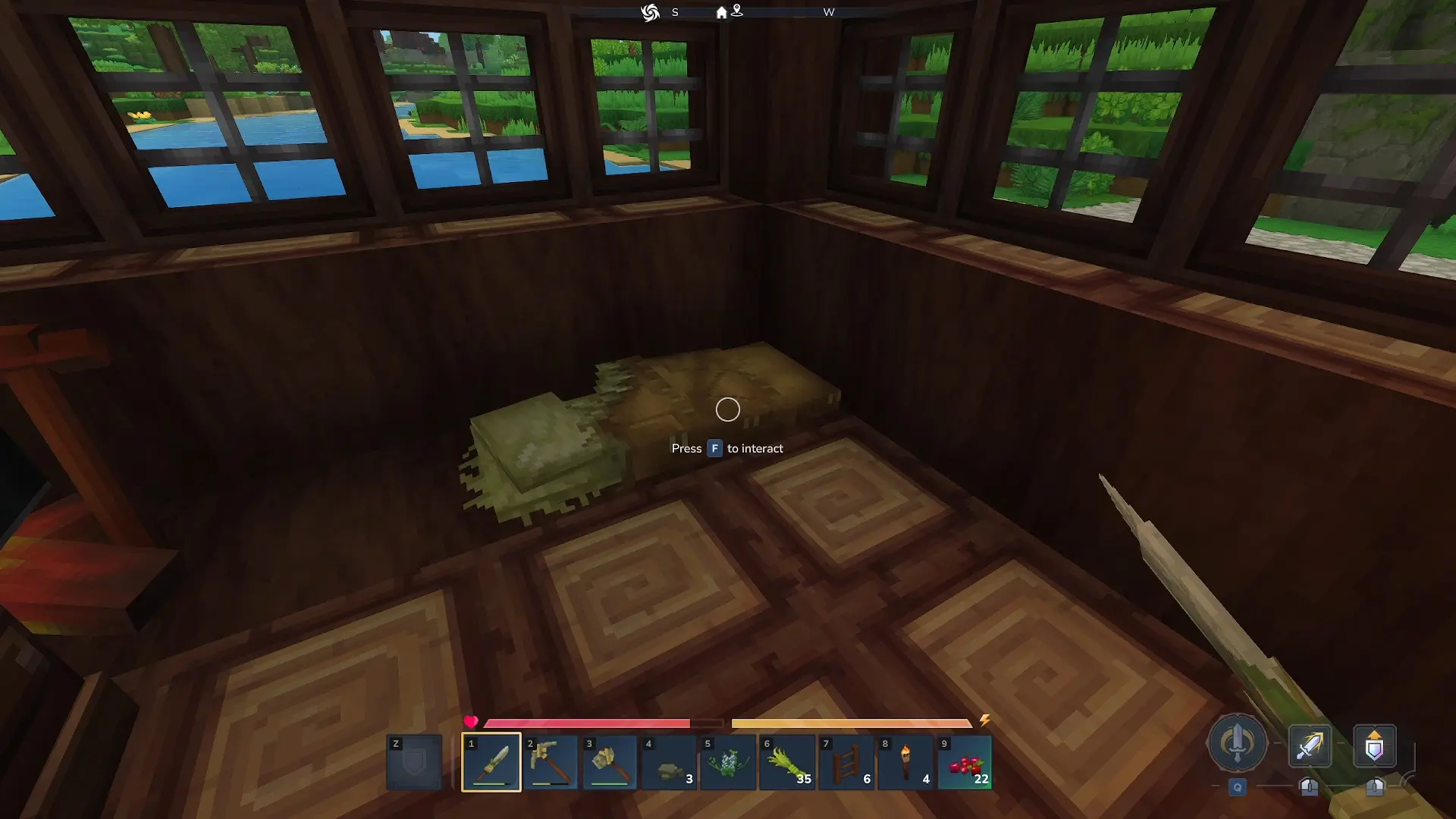This screenshot has height=819, width=1456.
Task: Use the glowing sword attack ability
Action: click(1310, 746)
